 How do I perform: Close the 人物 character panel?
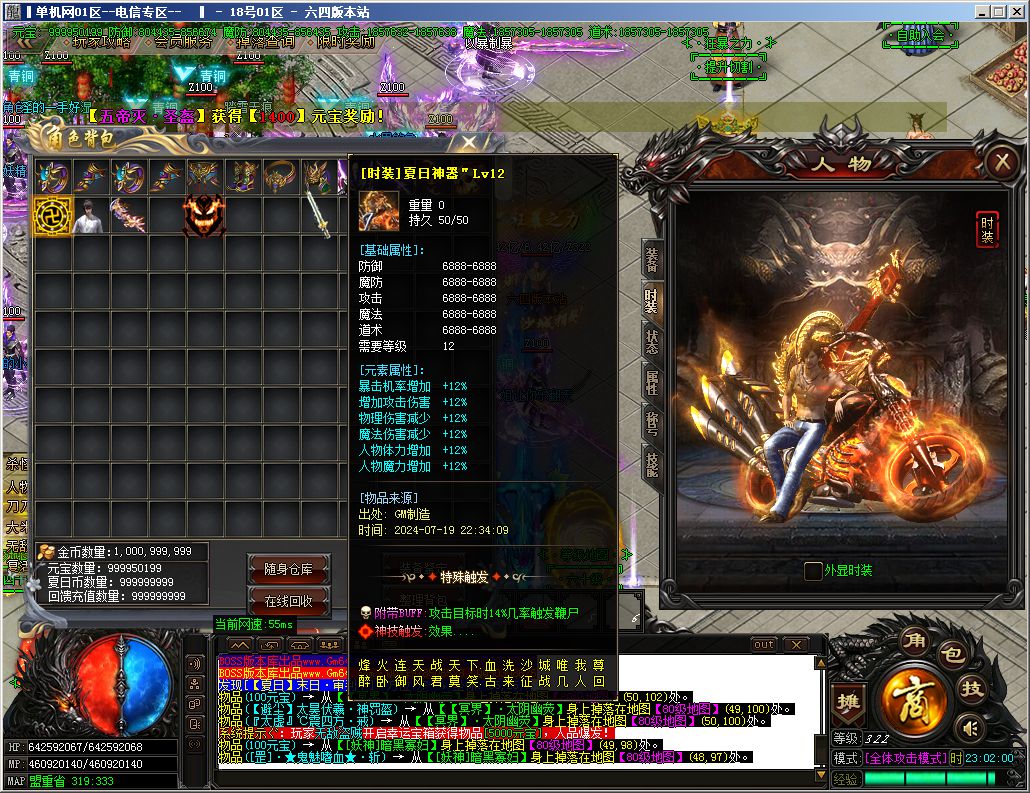pyautogui.click(x=1001, y=161)
